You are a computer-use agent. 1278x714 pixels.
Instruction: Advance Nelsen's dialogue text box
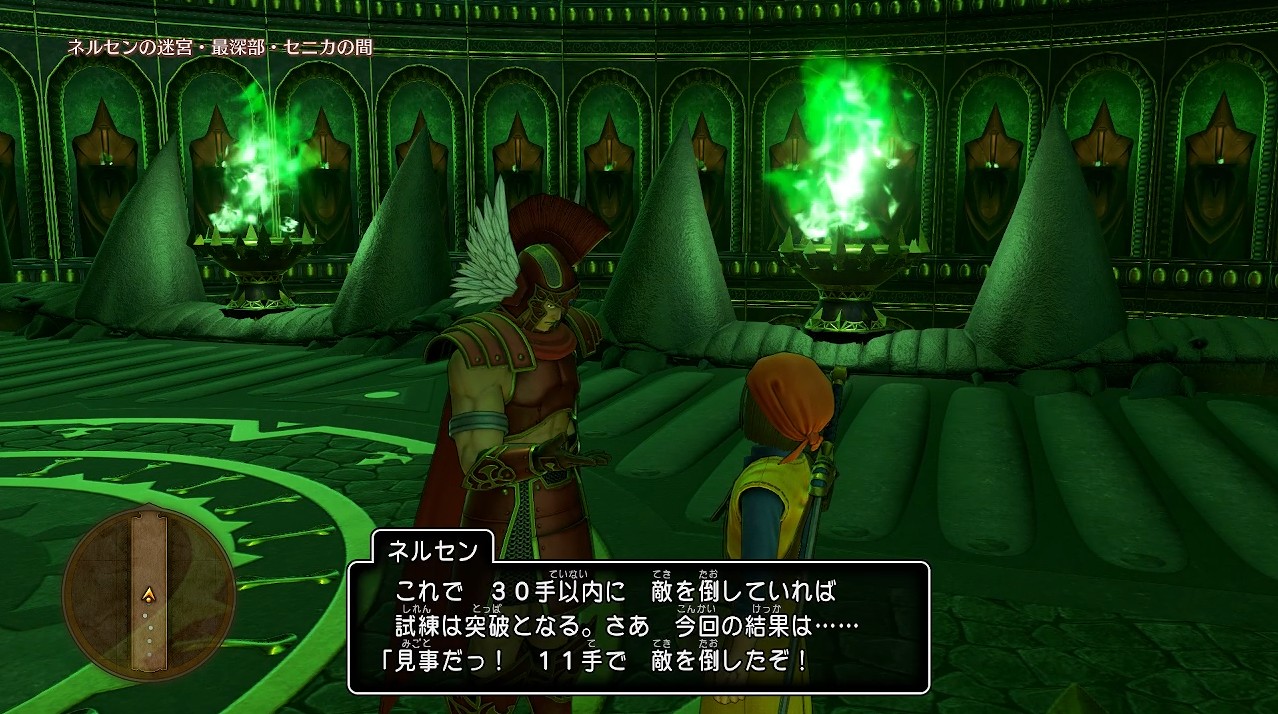639,627
